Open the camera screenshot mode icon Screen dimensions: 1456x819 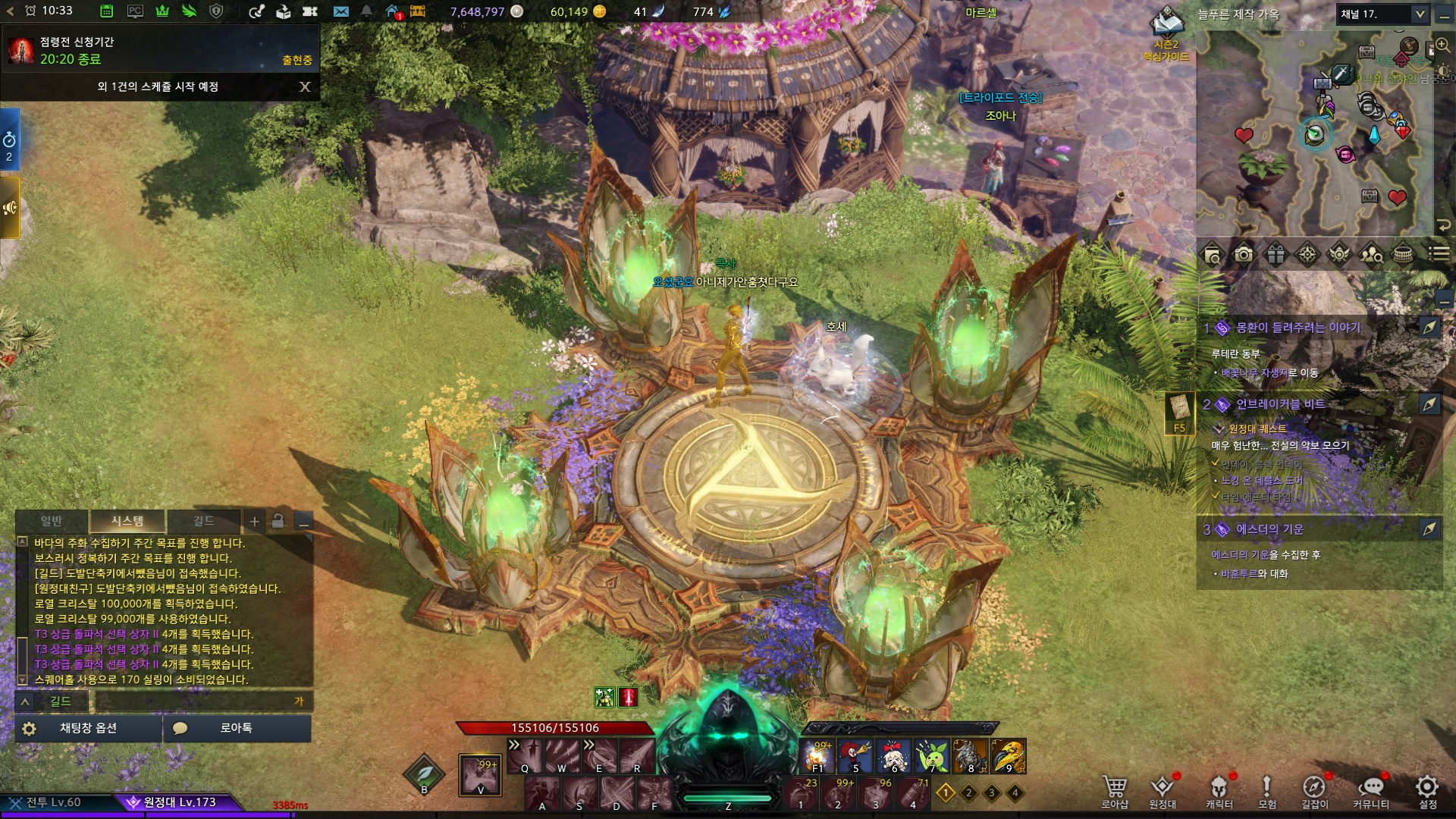point(1244,255)
